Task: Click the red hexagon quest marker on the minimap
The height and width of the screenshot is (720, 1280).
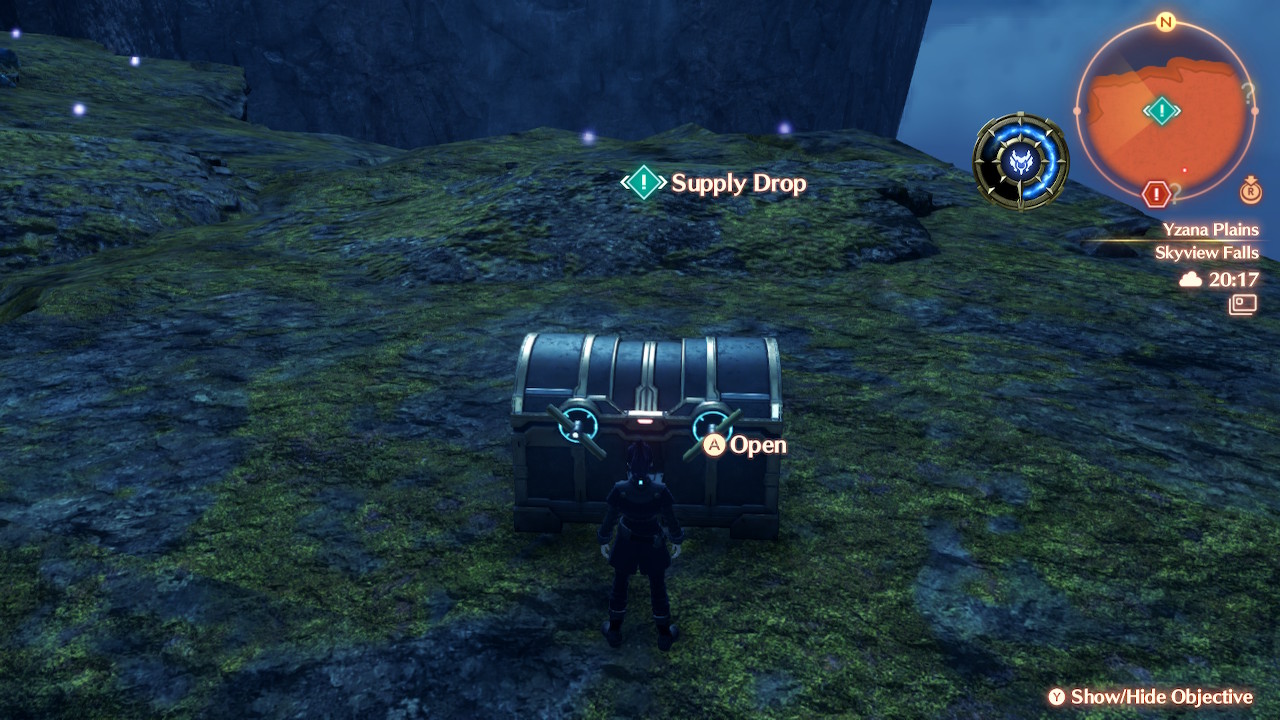Action: [1156, 193]
